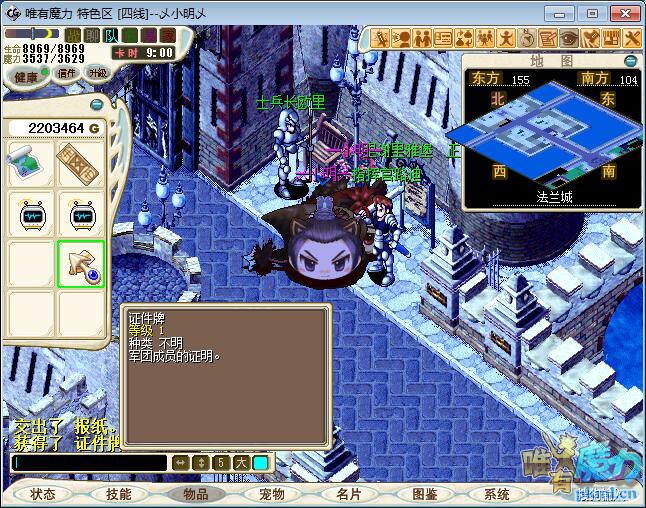This screenshot has height=508, width=646.
Task: Switch to the 技能 (Skills) tab
Action: [x=119, y=494]
